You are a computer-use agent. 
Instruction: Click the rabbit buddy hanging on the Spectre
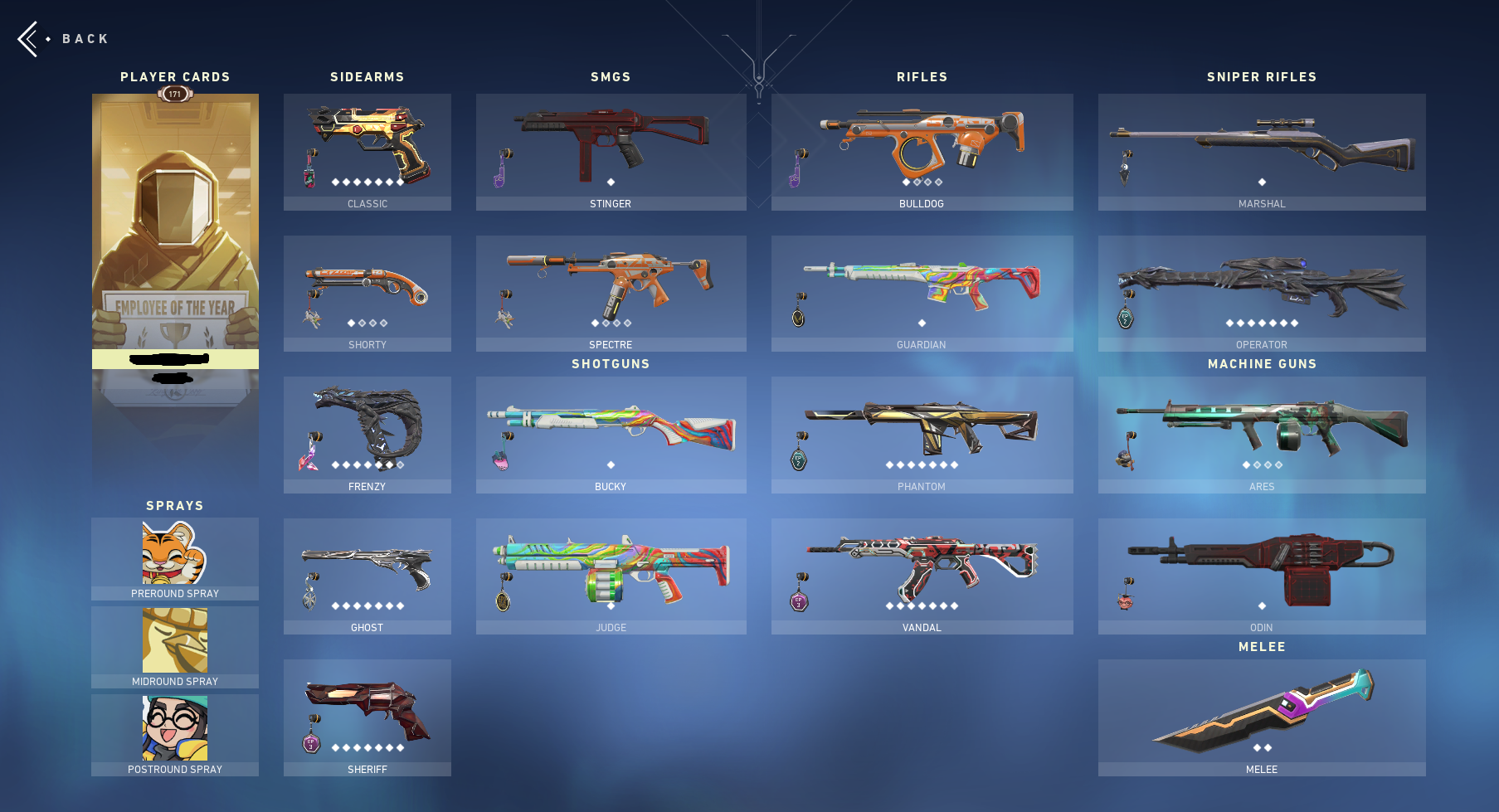coord(504,319)
